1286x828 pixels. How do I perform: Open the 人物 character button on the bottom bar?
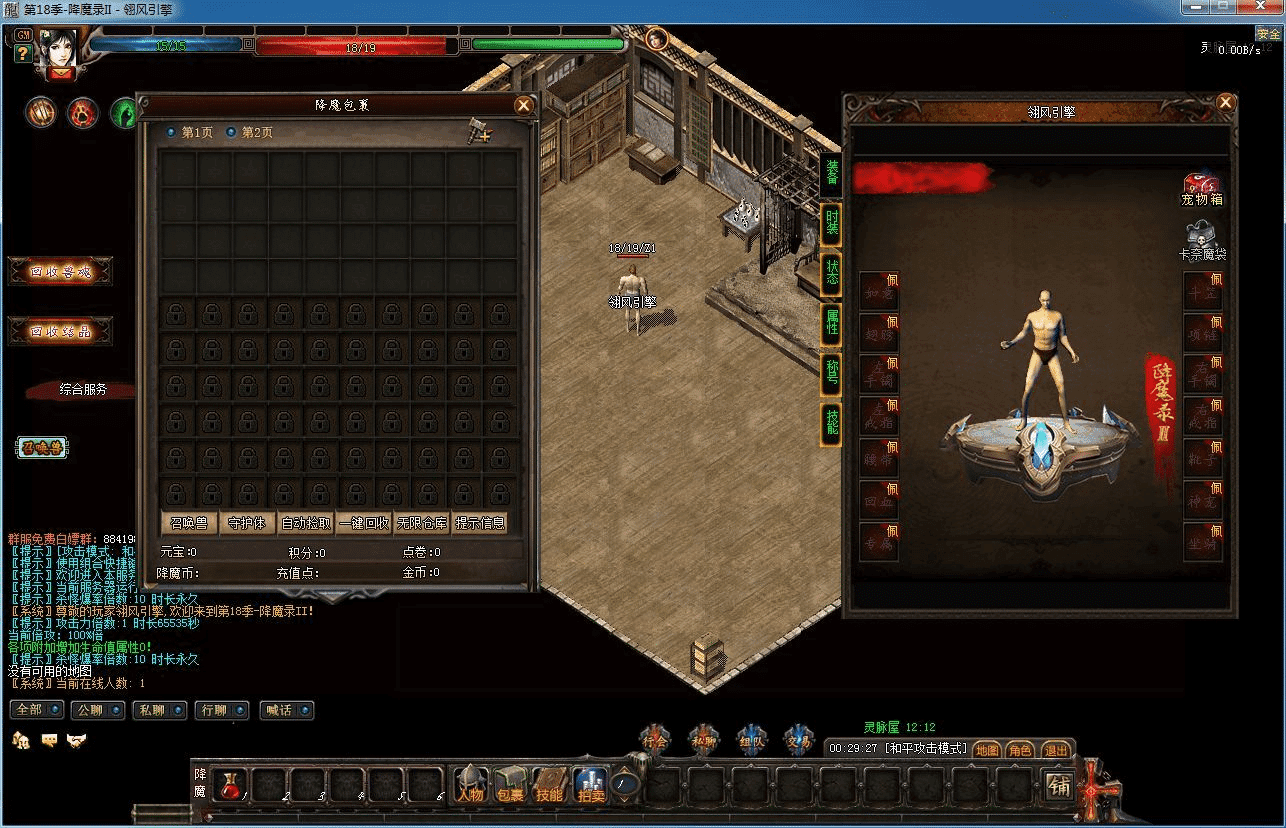[x=470, y=785]
